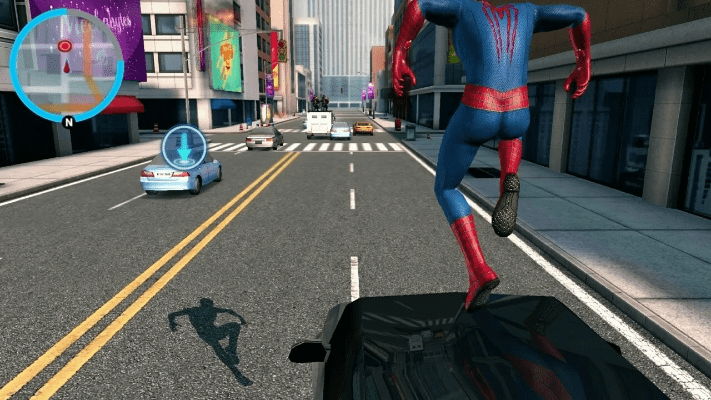Tap the blue down-arrow objective marker
This screenshot has height=400, width=711.
tap(184, 147)
